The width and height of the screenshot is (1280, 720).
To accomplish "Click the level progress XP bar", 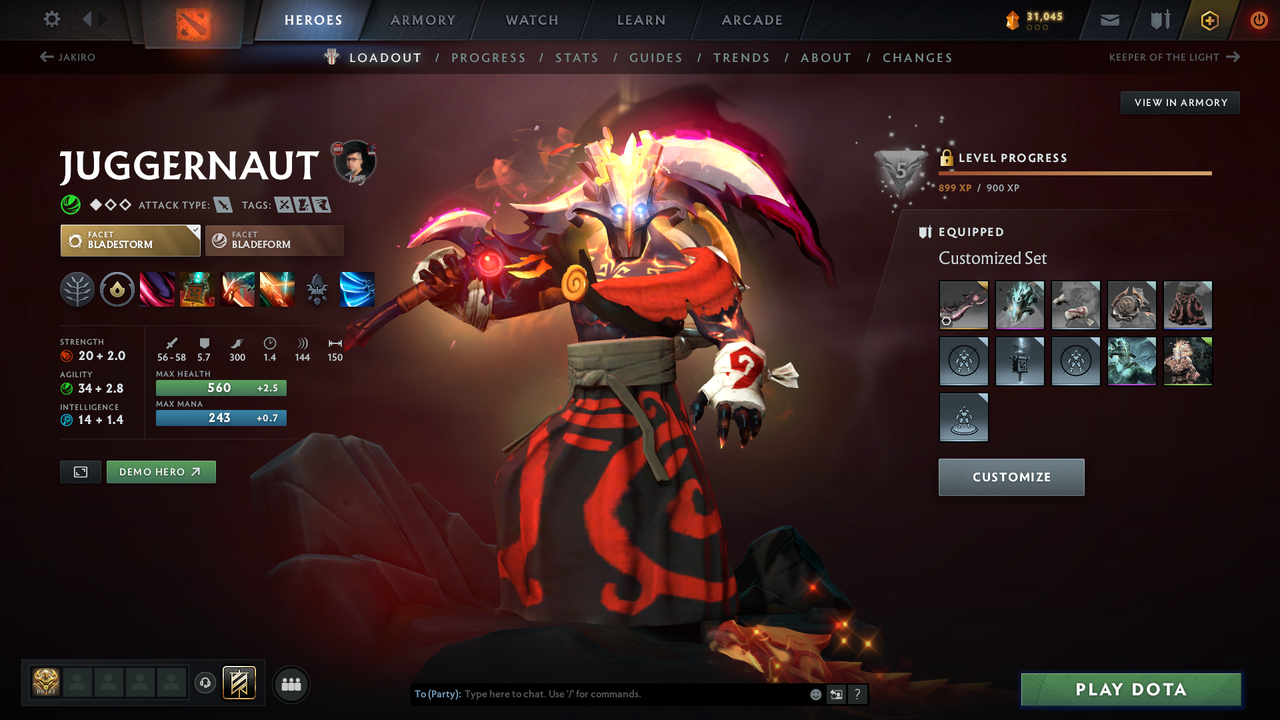I will pyautogui.click(x=1075, y=173).
